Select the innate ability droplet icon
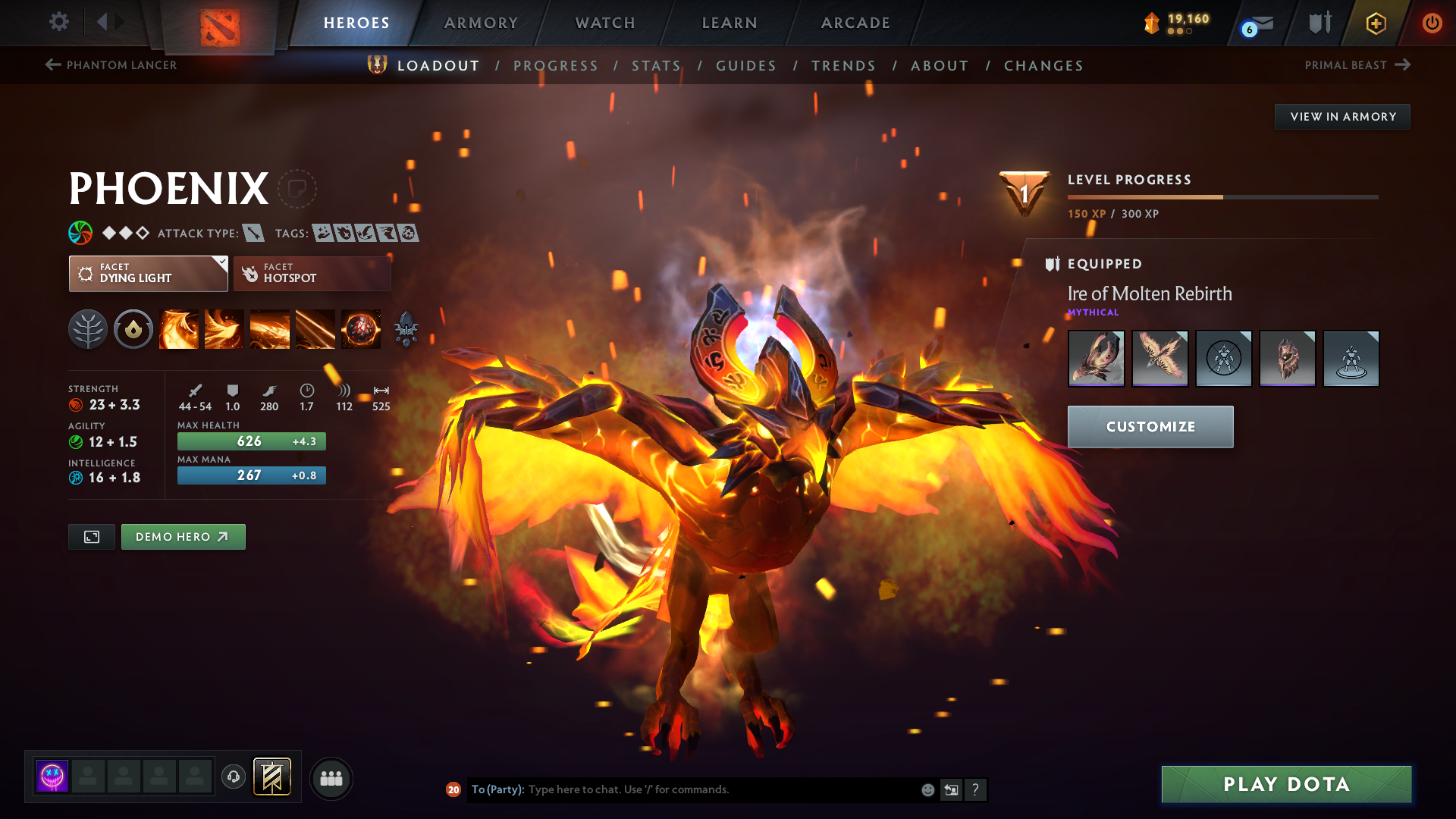 coord(133,329)
